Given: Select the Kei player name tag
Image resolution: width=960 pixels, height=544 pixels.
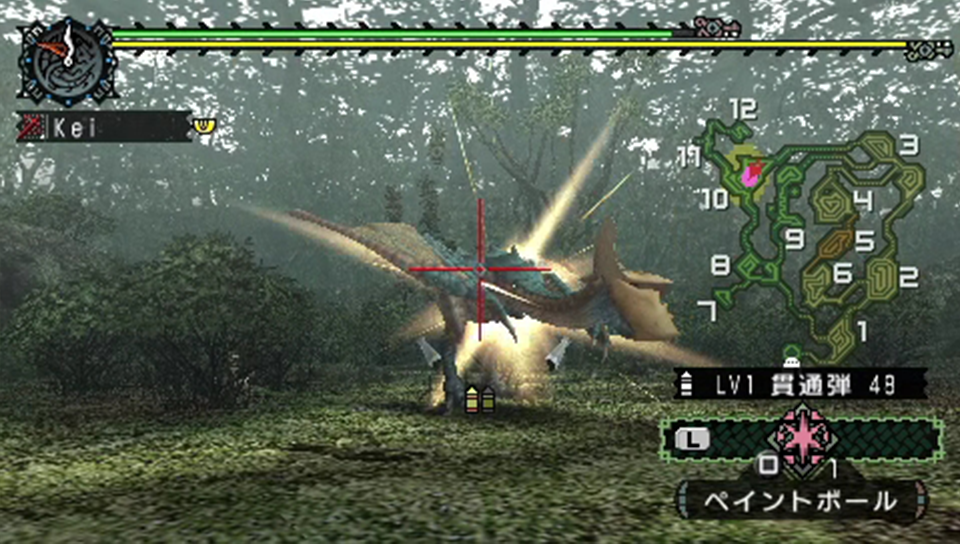Looking at the screenshot, I should pos(105,127).
